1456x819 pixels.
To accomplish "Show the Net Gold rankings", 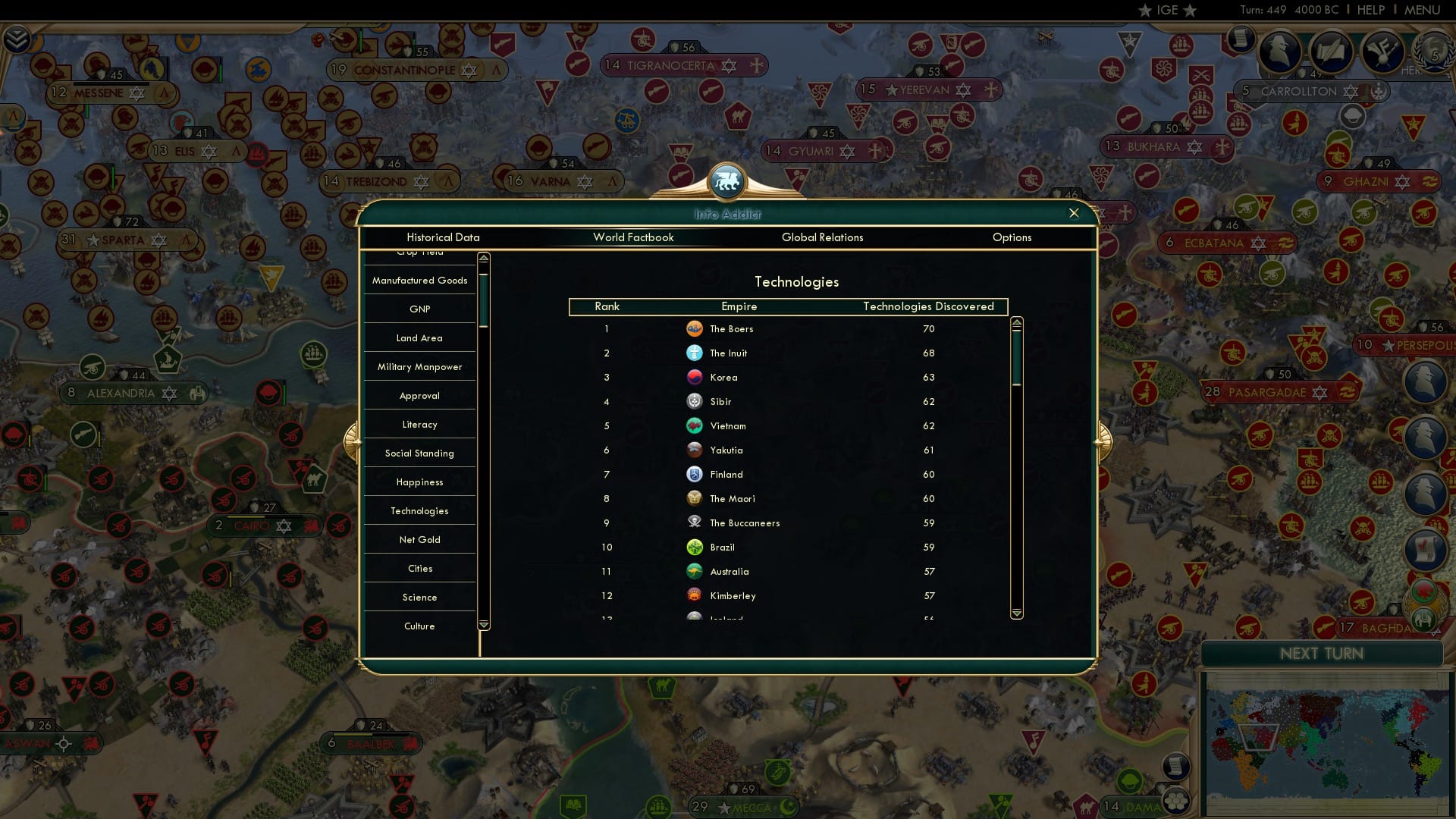I will tap(419, 539).
